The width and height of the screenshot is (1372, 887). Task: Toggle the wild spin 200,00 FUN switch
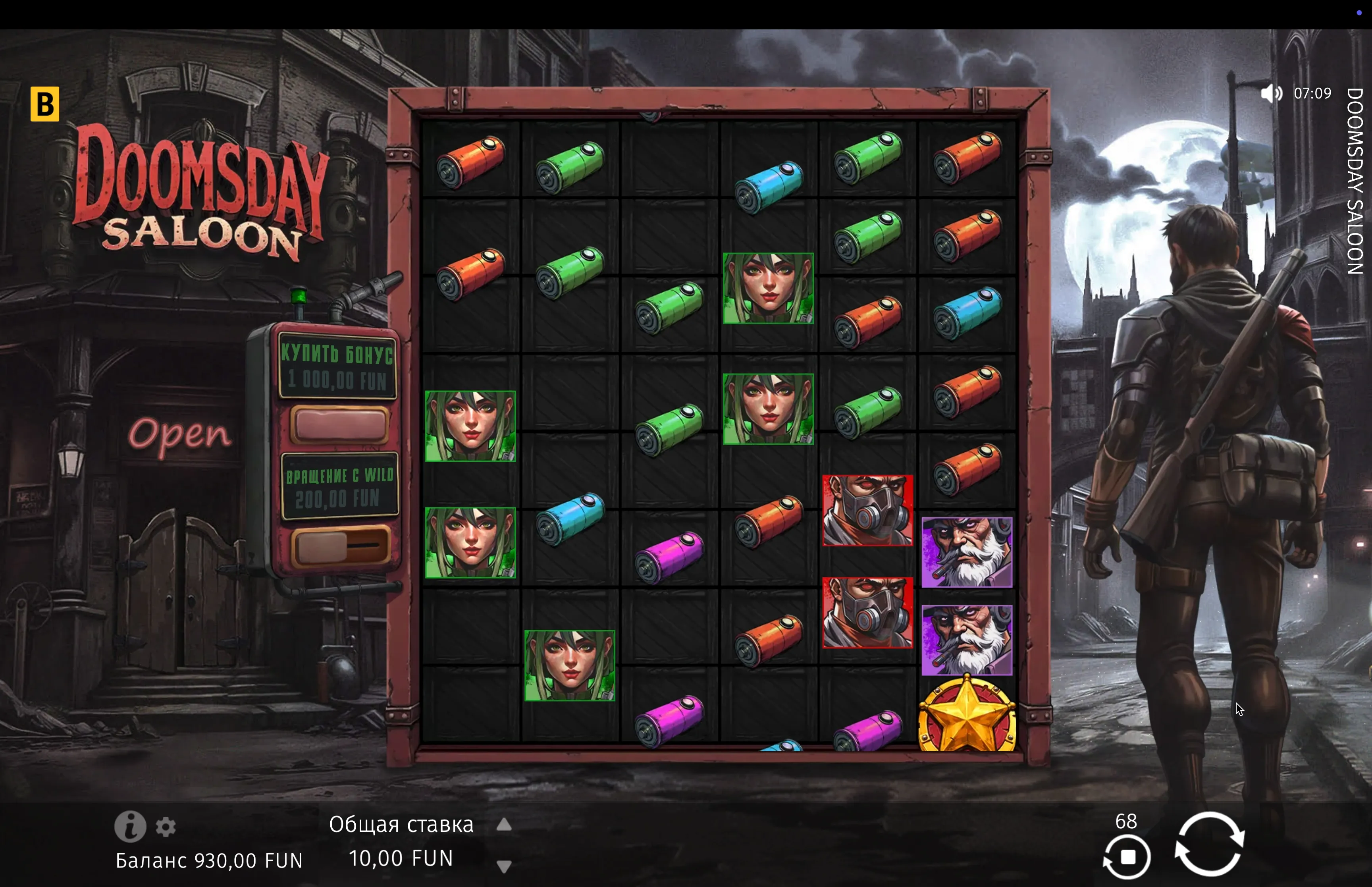click(339, 546)
